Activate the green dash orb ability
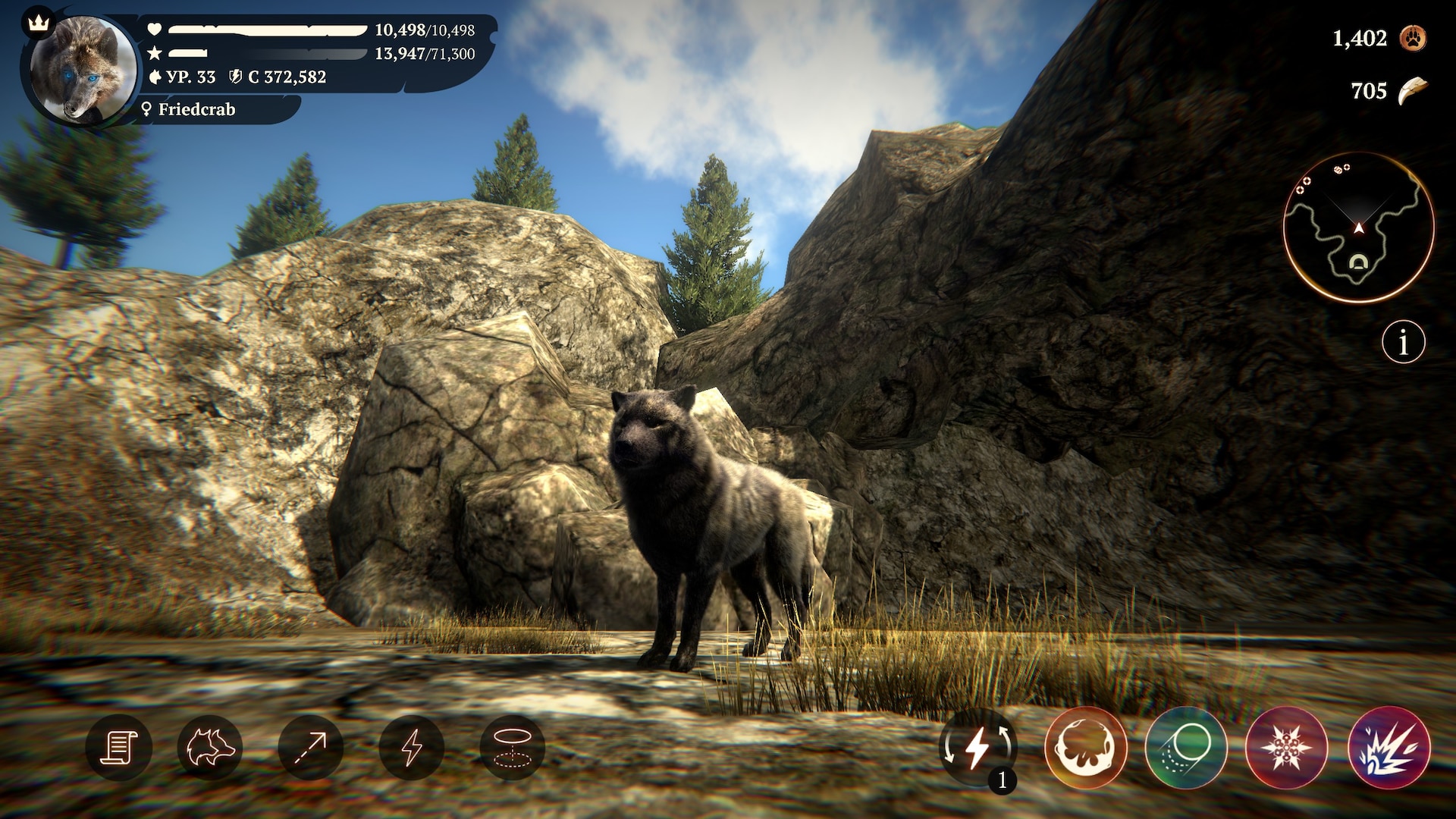 coord(1186,748)
